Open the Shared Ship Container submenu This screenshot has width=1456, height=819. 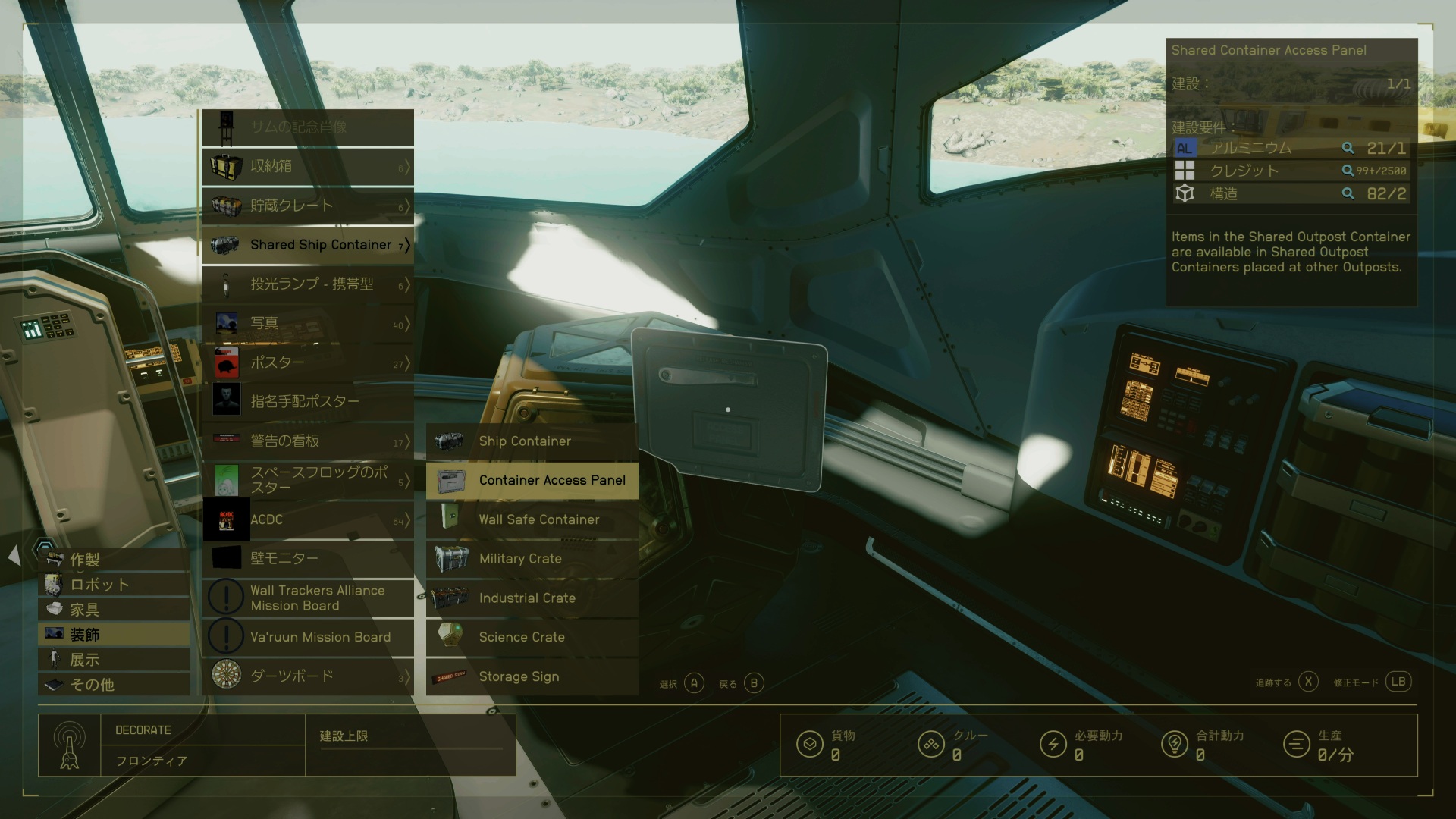307,245
